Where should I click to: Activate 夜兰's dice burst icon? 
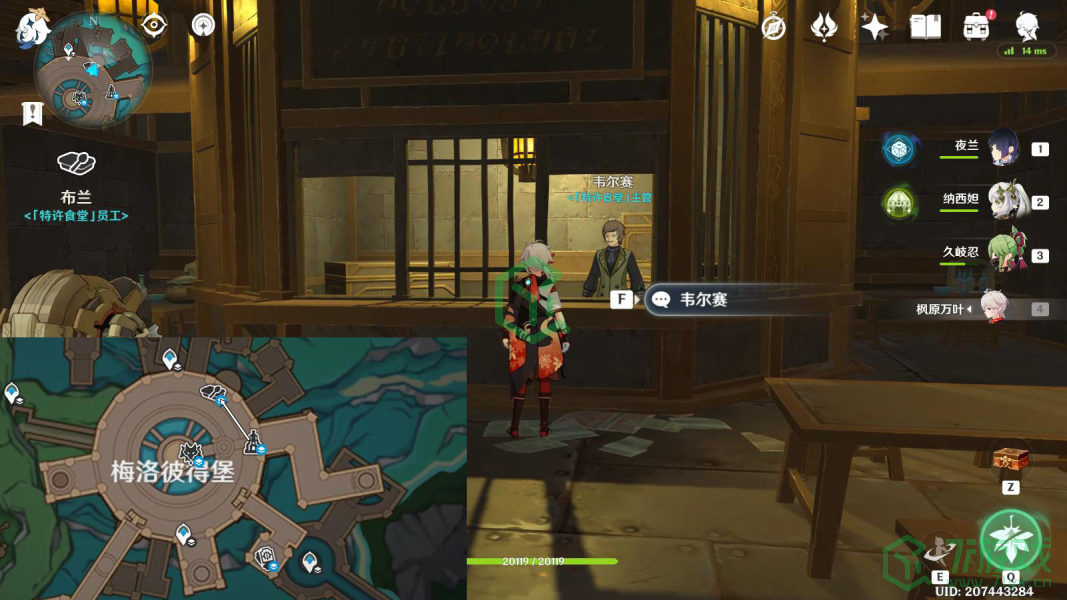click(x=899, y=149)
